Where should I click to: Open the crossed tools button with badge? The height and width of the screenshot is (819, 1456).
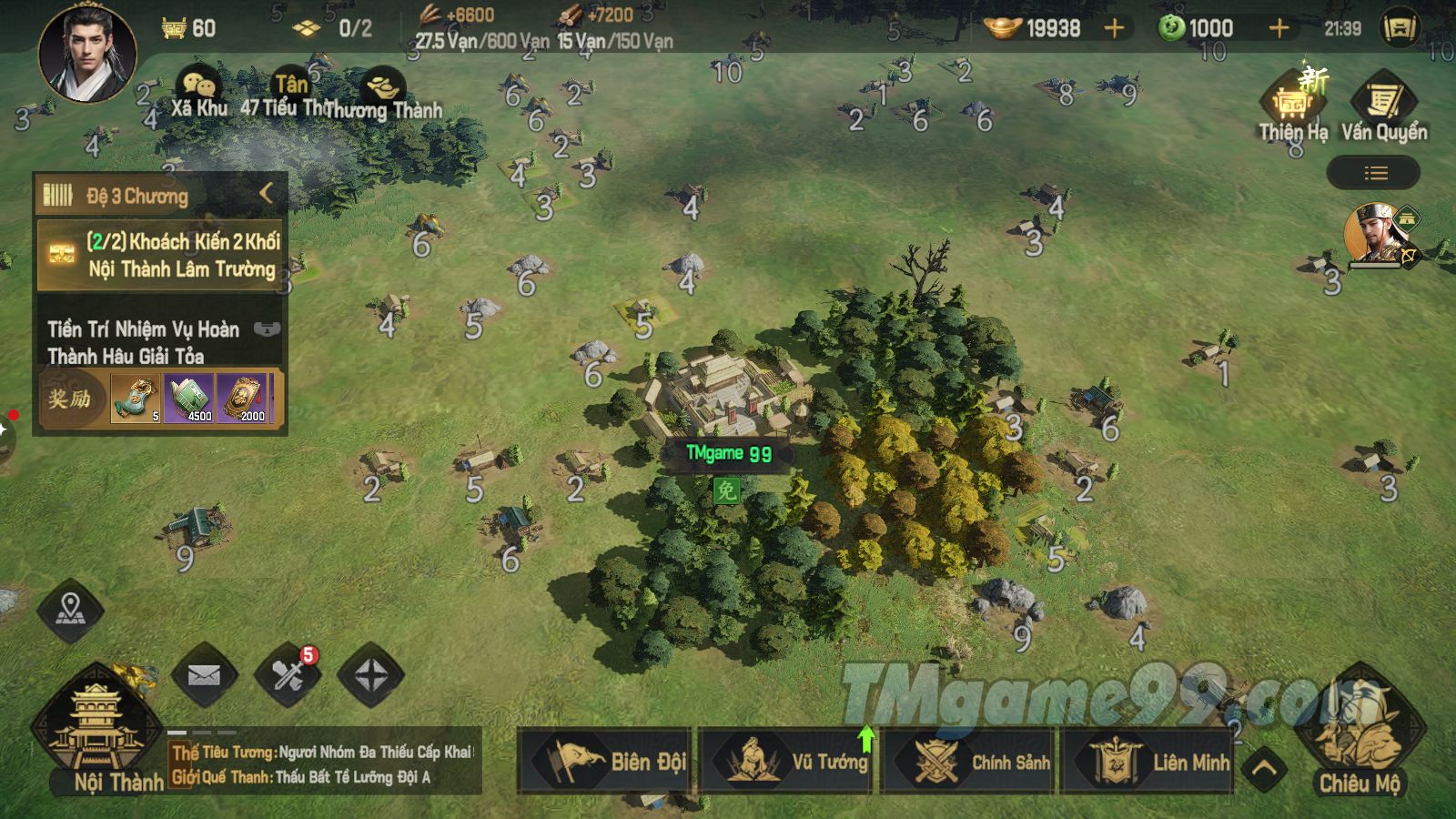[x=288, y=675]
